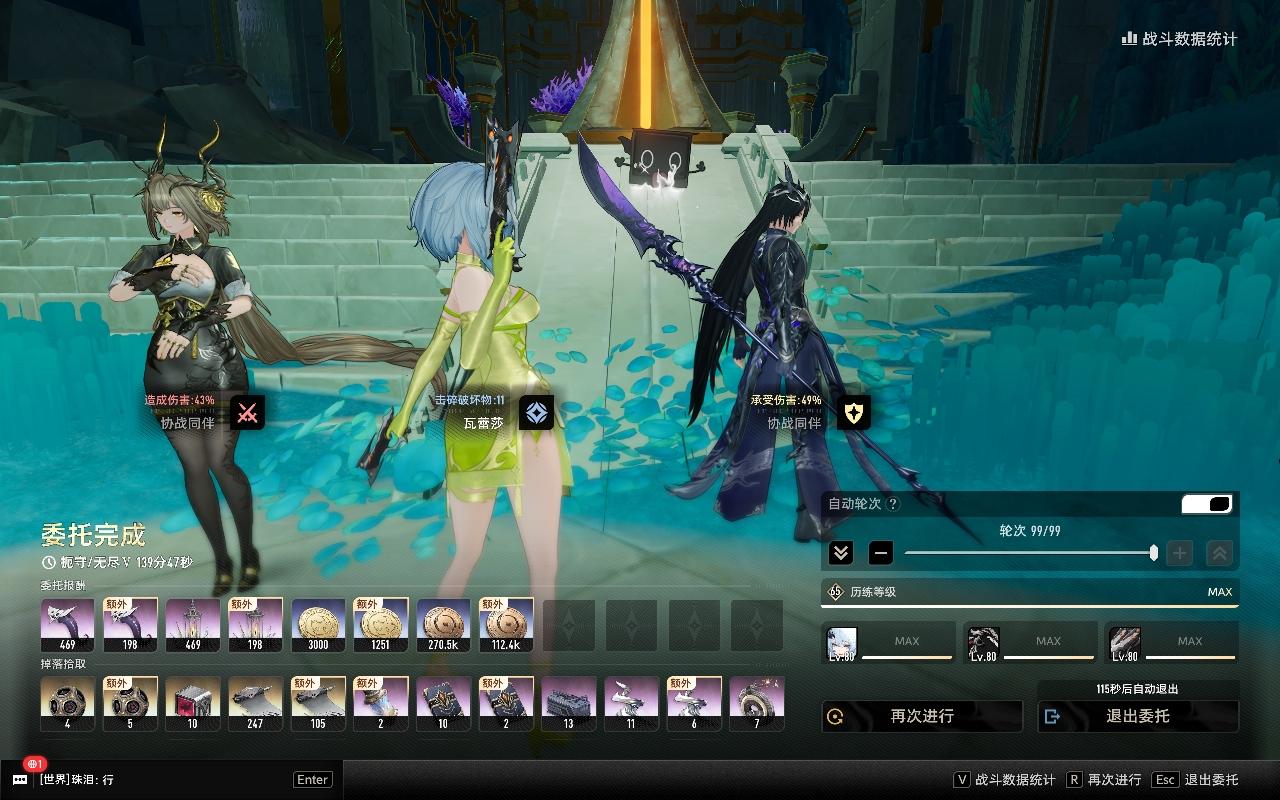Open the 战斗数据统计 combat statistics

(1180, 39)
